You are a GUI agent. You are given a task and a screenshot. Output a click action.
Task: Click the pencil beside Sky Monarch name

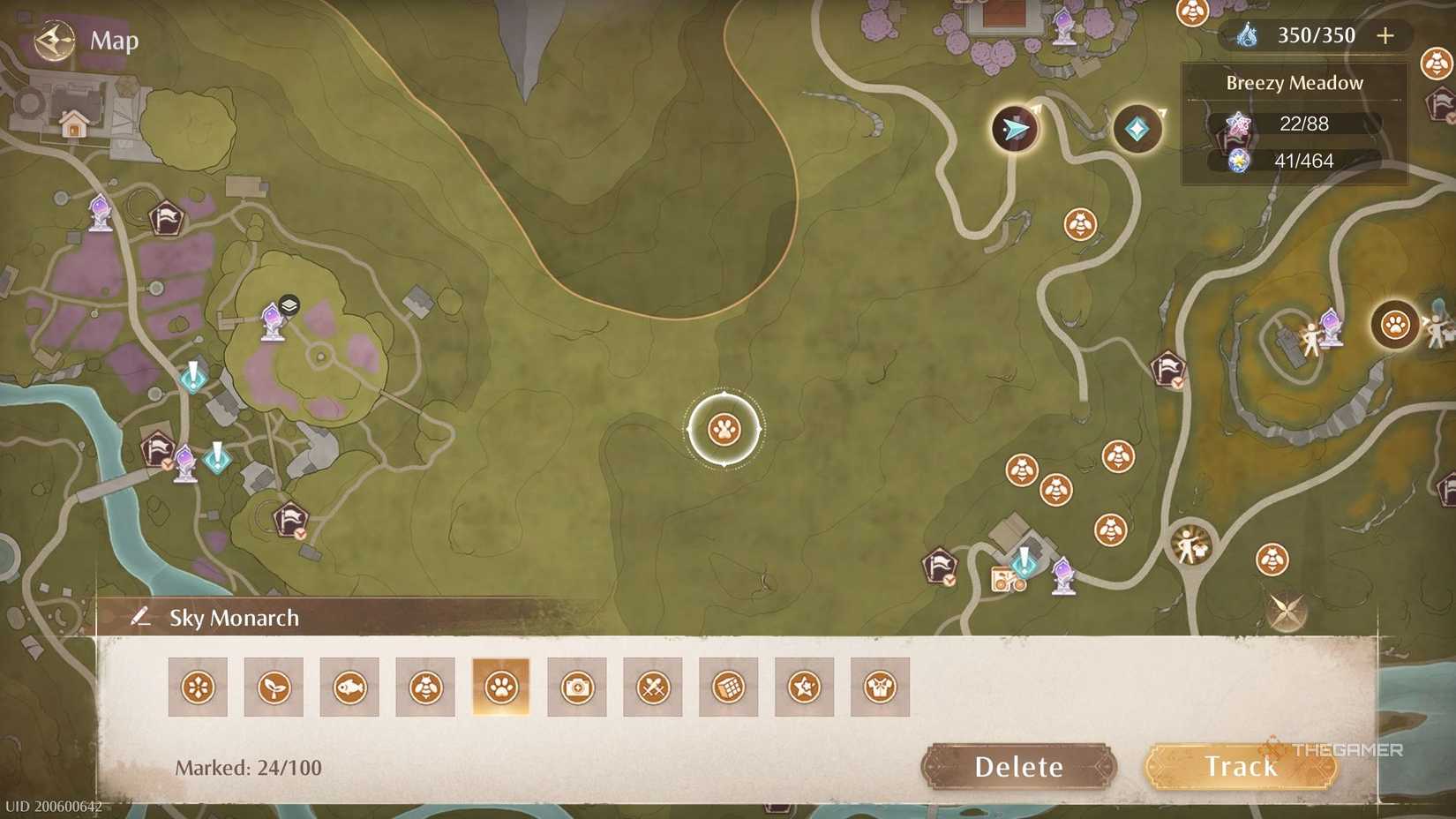pos(139,618)
